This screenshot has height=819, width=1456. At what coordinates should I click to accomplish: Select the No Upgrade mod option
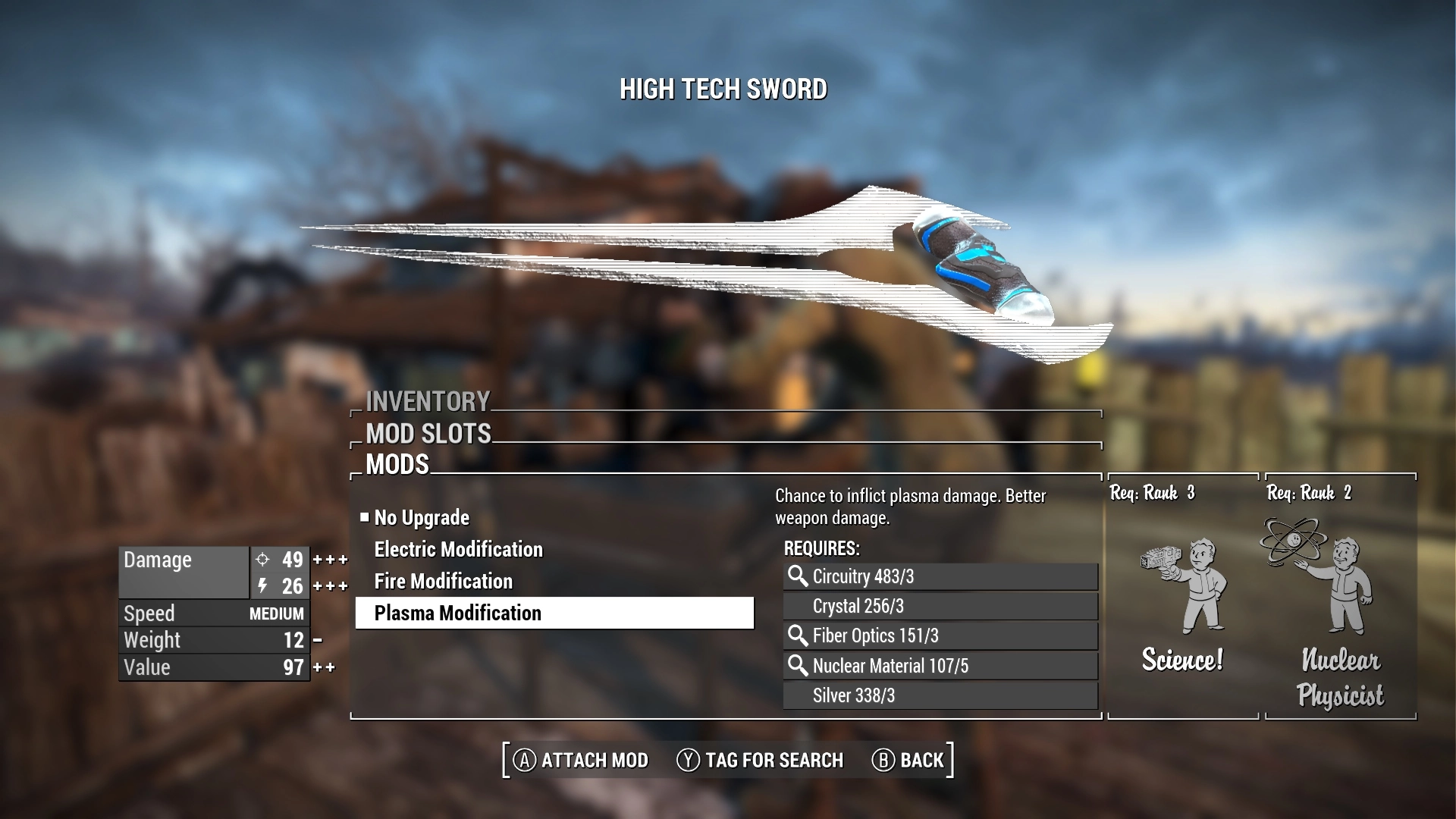[422, 518]
